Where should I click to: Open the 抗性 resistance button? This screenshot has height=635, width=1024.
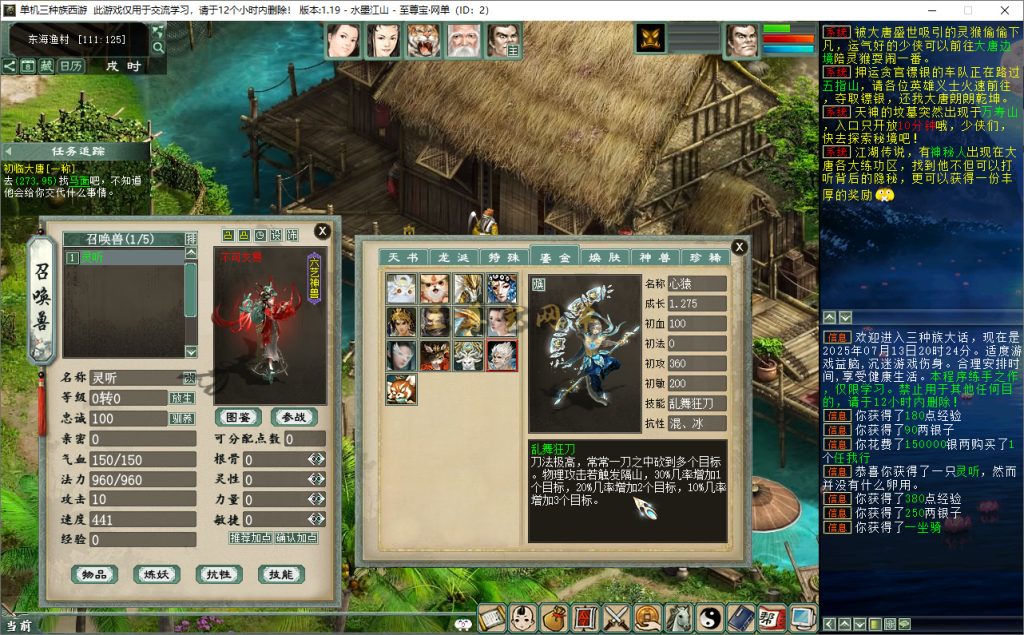point(218,574)
